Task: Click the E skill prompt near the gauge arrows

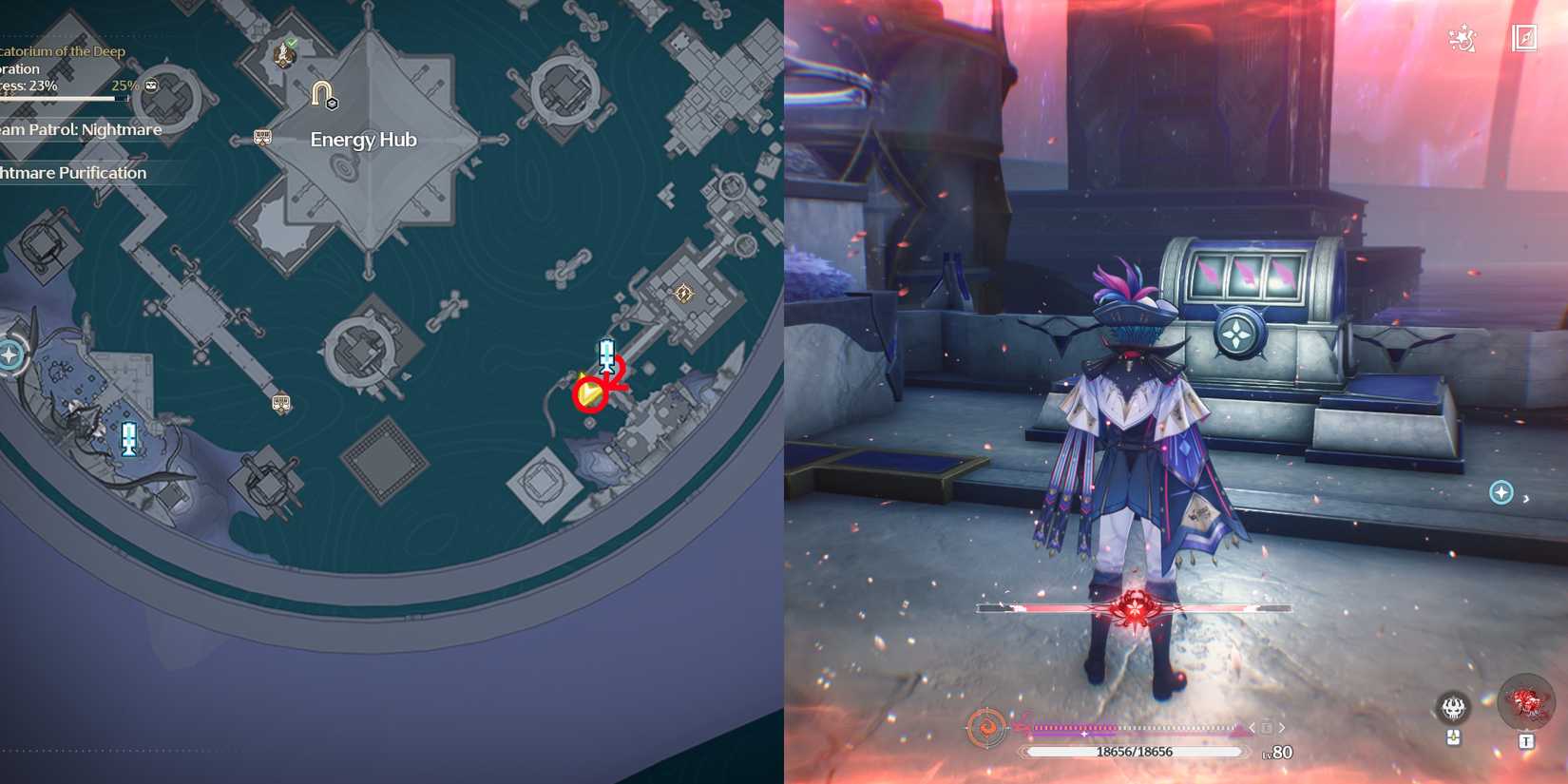Action: pyautogui.click(x=1268, y=727)
